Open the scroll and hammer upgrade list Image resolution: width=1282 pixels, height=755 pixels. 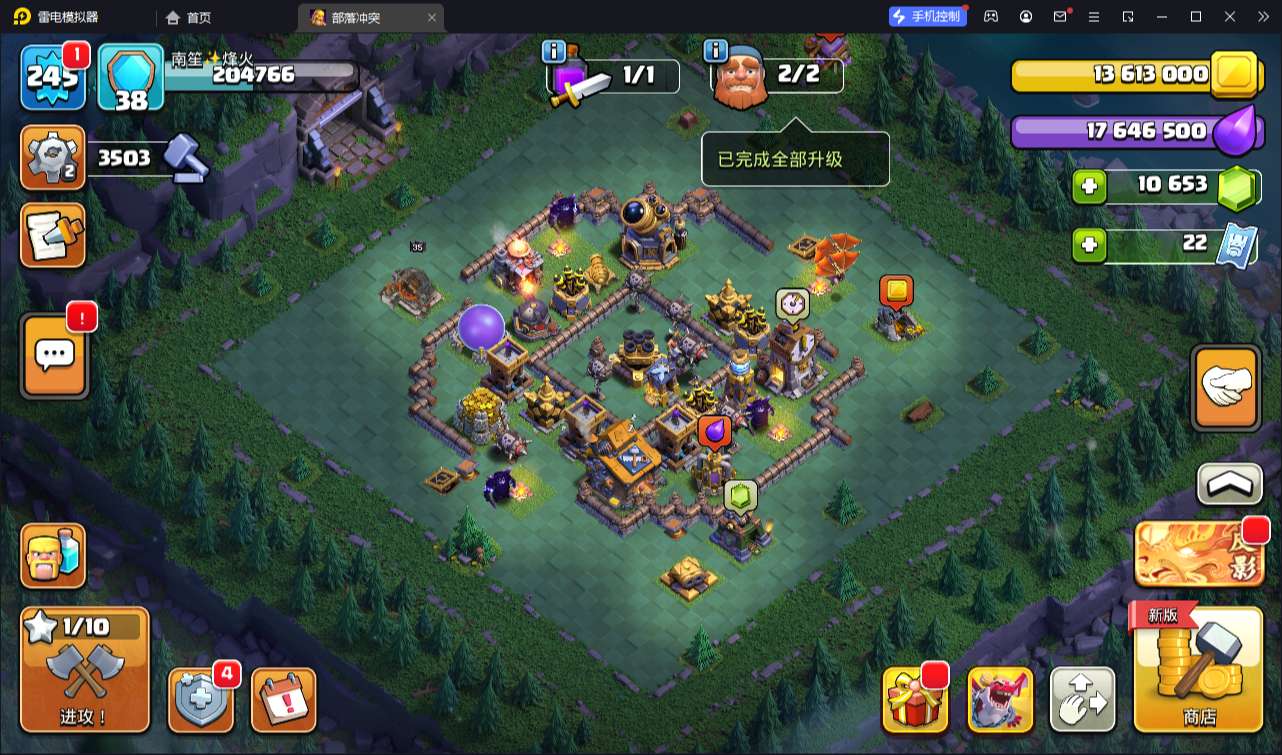52,236
